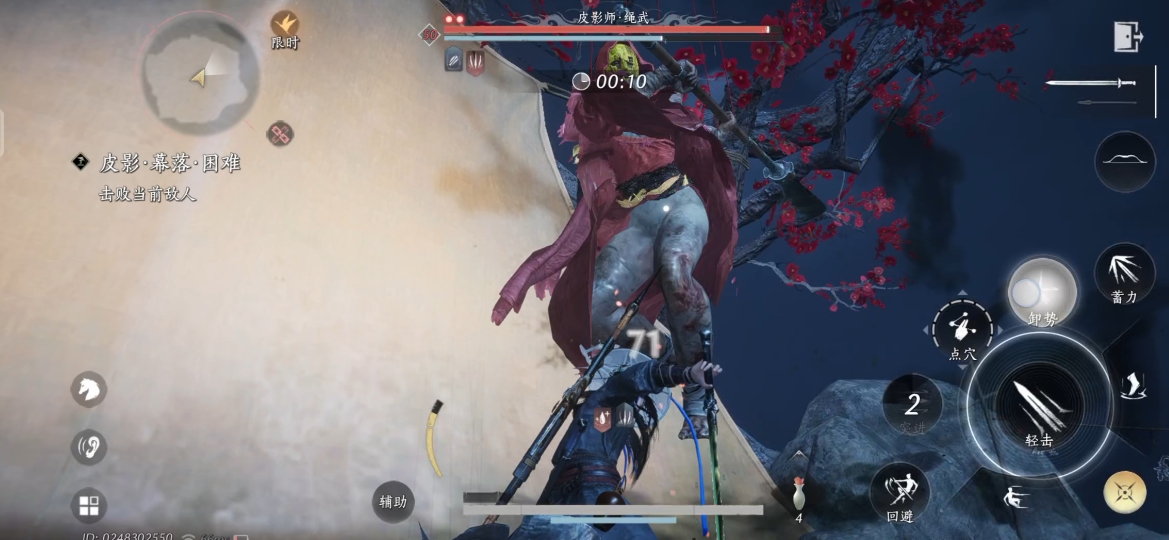Tap the golden crossed-blades button

(x=1125, y=491)
